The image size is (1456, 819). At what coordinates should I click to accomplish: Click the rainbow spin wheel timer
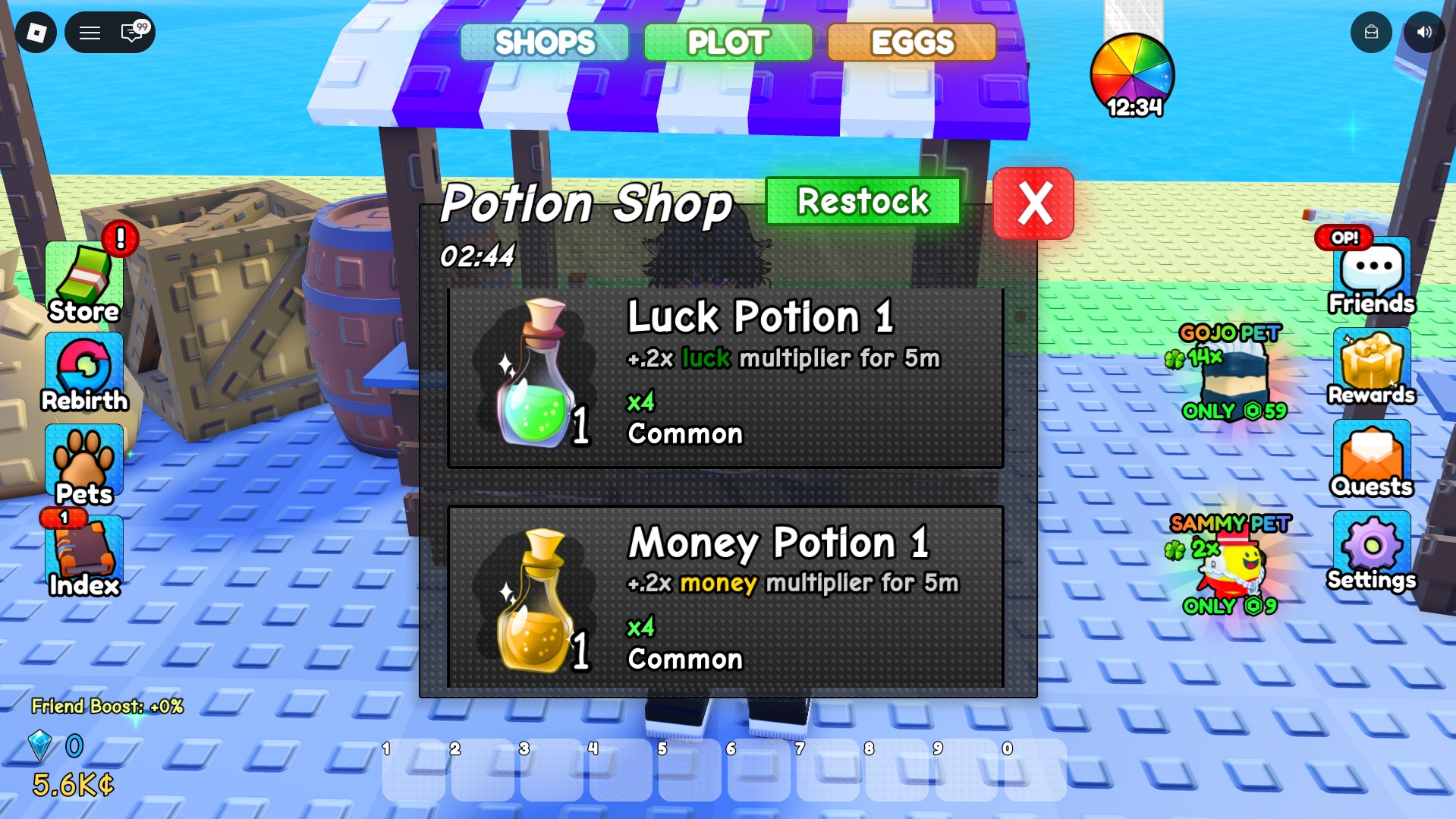pos(1132,74)
